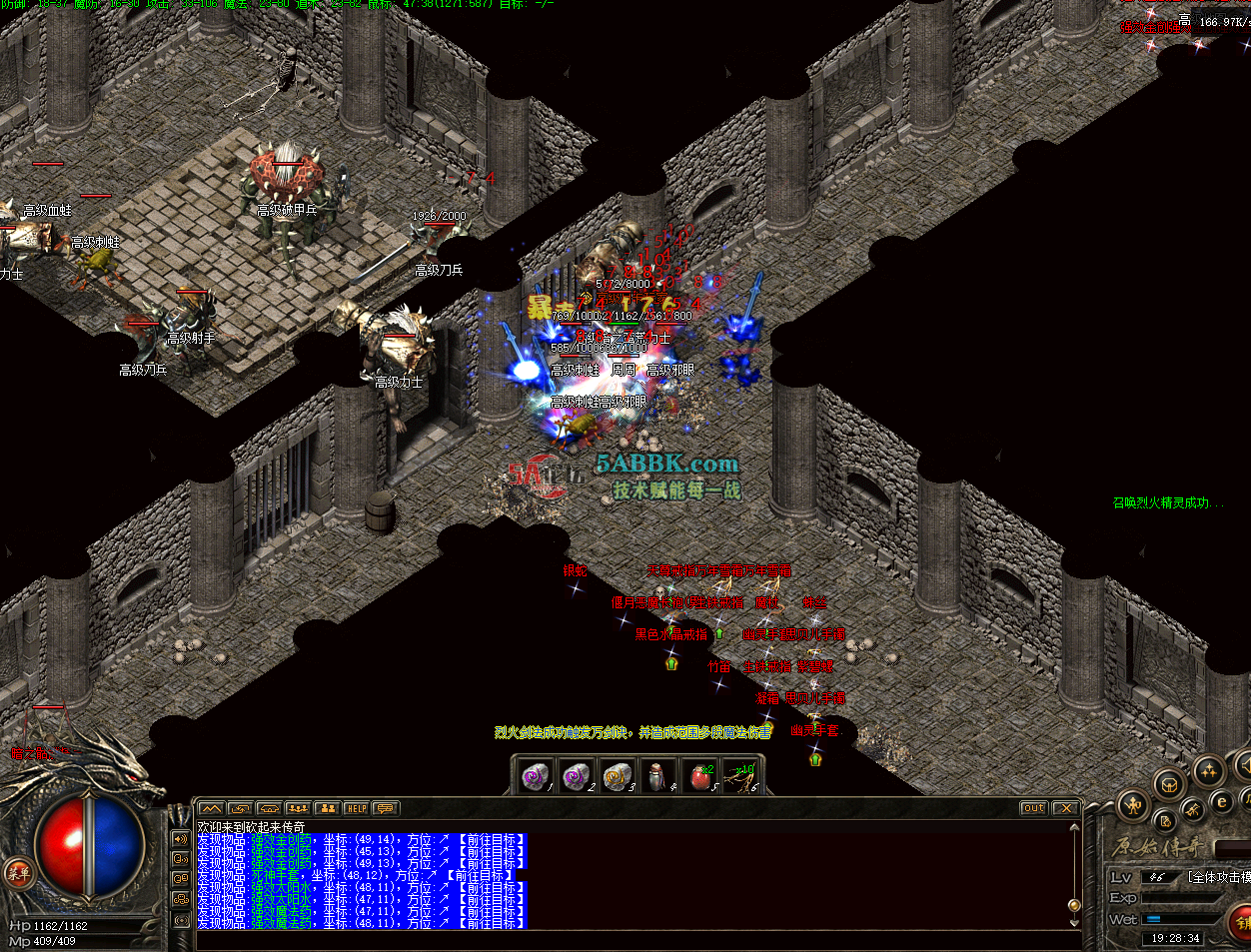Use the purple scroll in hotbar slot 1
This screenshot has height=952, width=1251.
[x=537, y=776]
